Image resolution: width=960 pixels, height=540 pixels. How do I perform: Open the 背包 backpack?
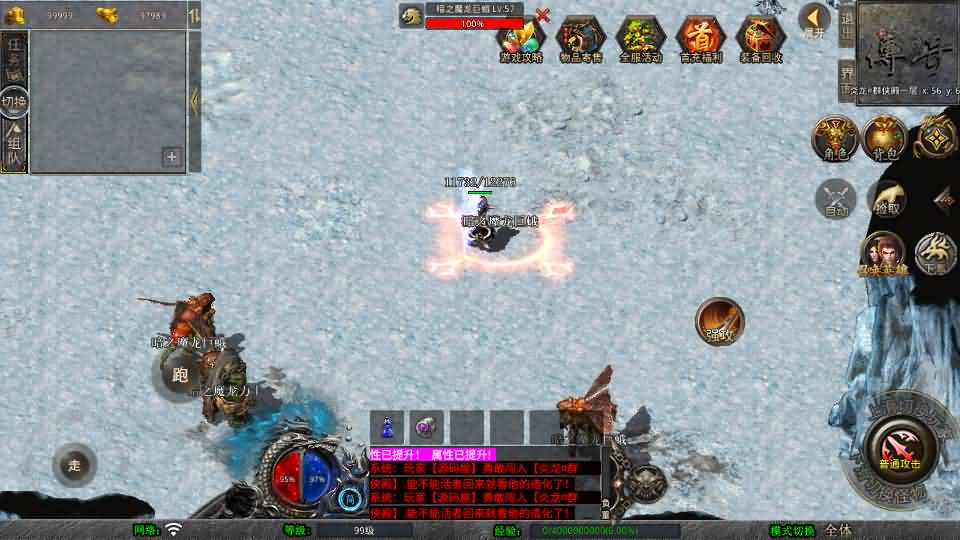pos(884,138)
